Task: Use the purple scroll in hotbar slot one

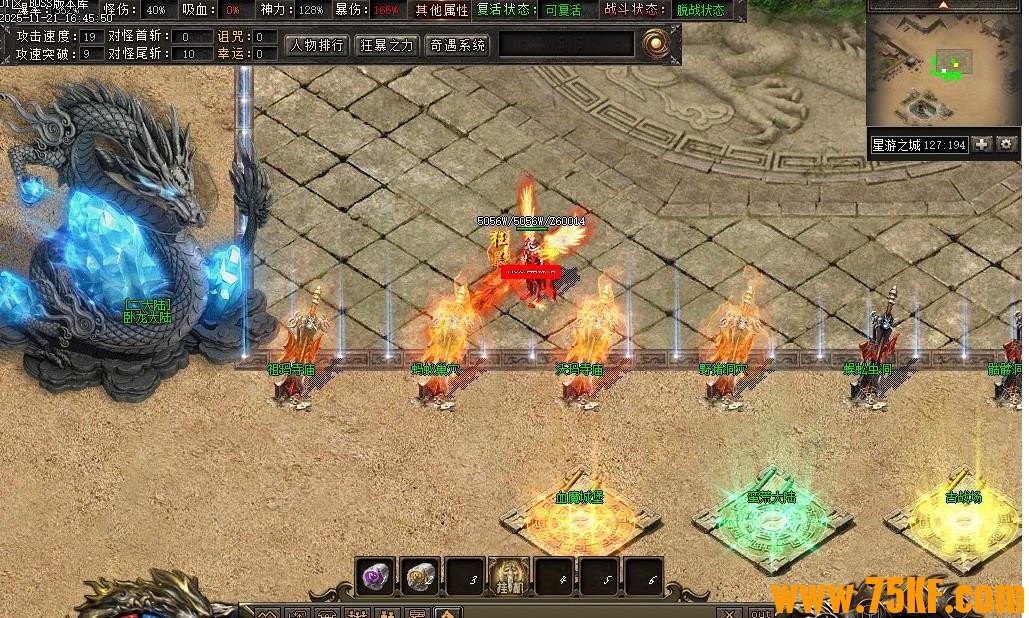Action: click(376, 576)
